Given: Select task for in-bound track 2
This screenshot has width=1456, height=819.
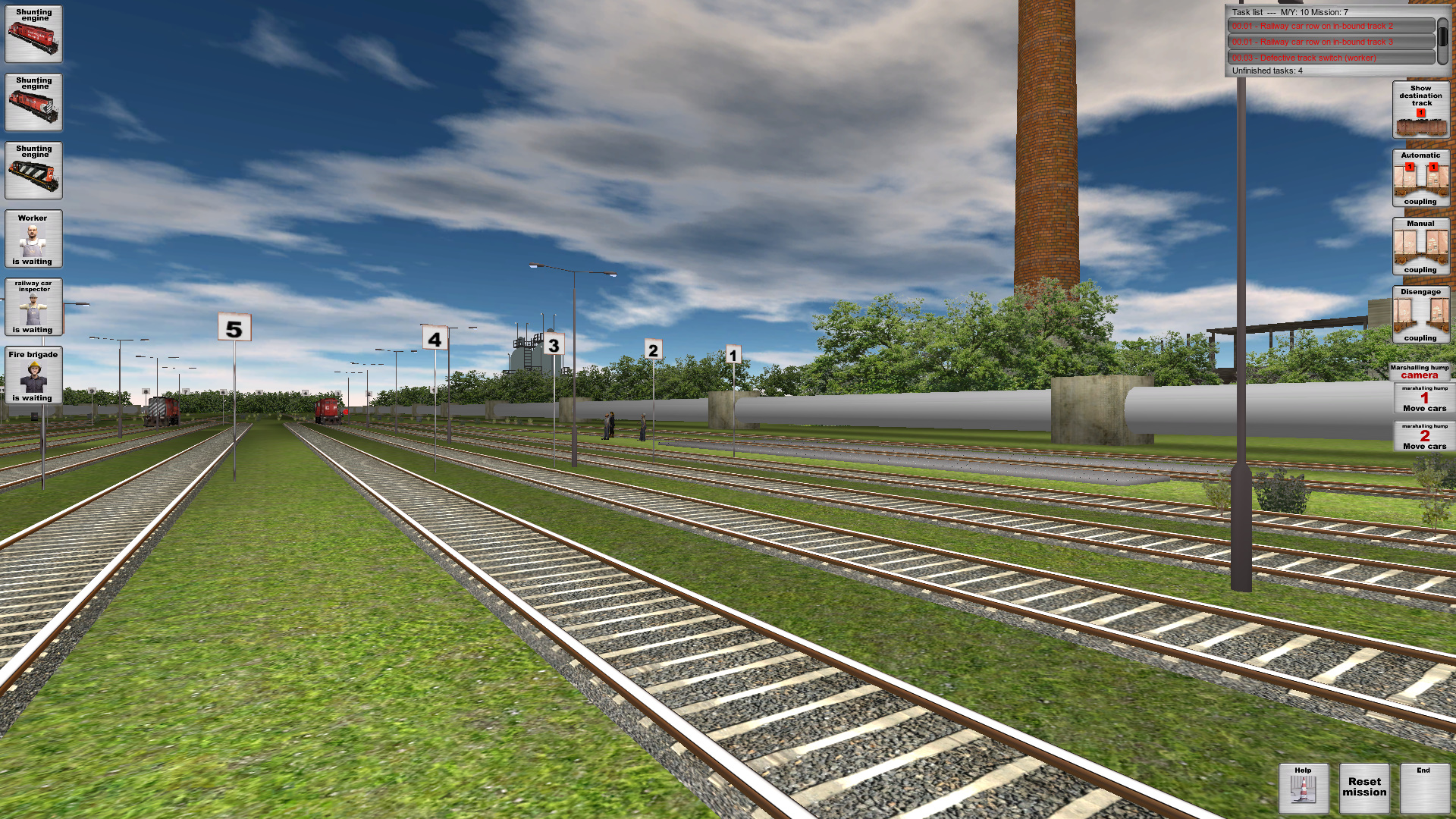Looking at the screenshot, I should [1331, 25].
